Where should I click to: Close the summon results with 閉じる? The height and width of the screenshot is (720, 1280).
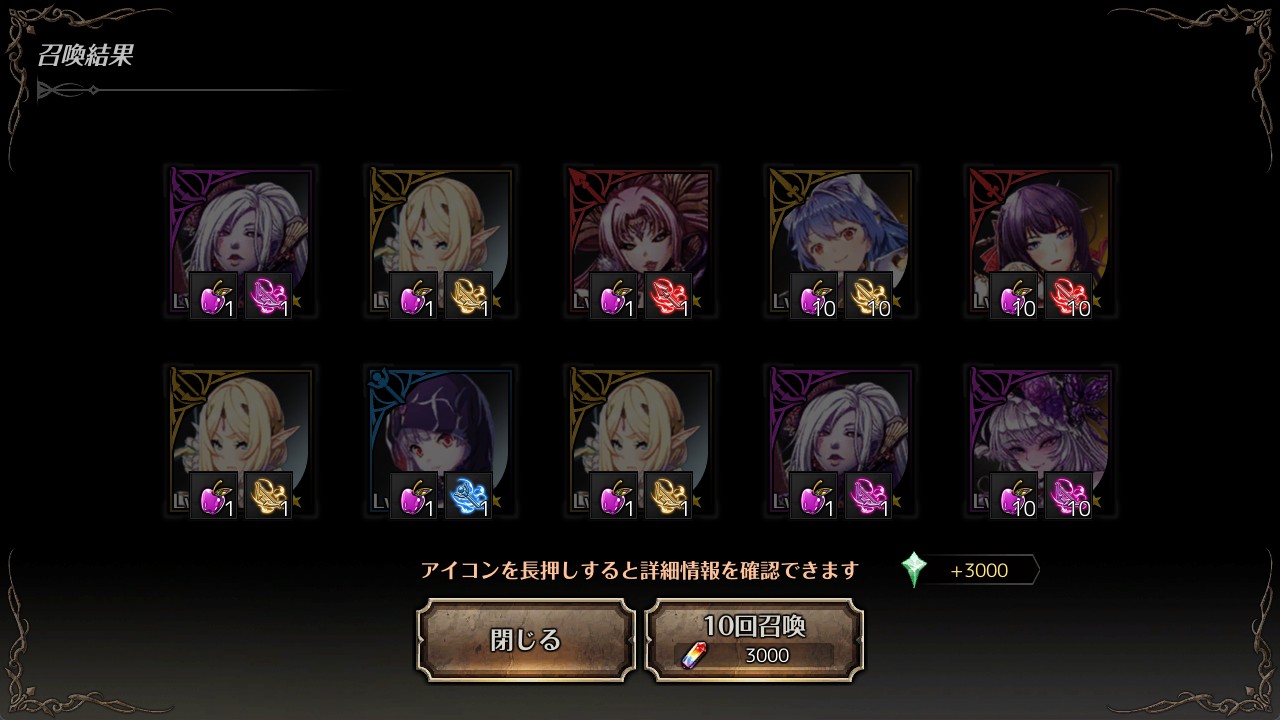(526, 640)
